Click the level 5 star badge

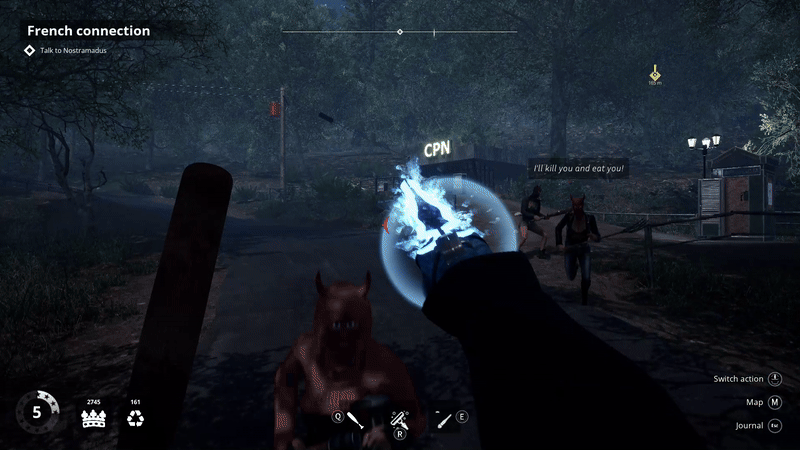36,412
